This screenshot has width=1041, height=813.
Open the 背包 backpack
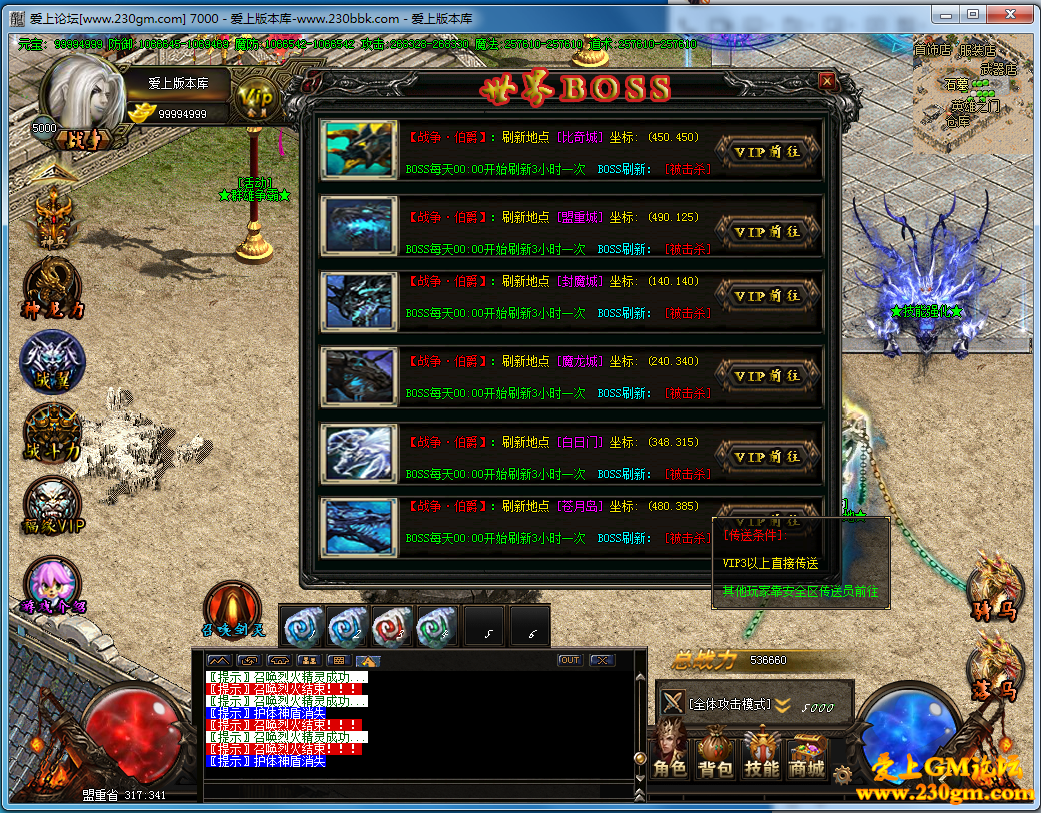(x=715, y=755)
